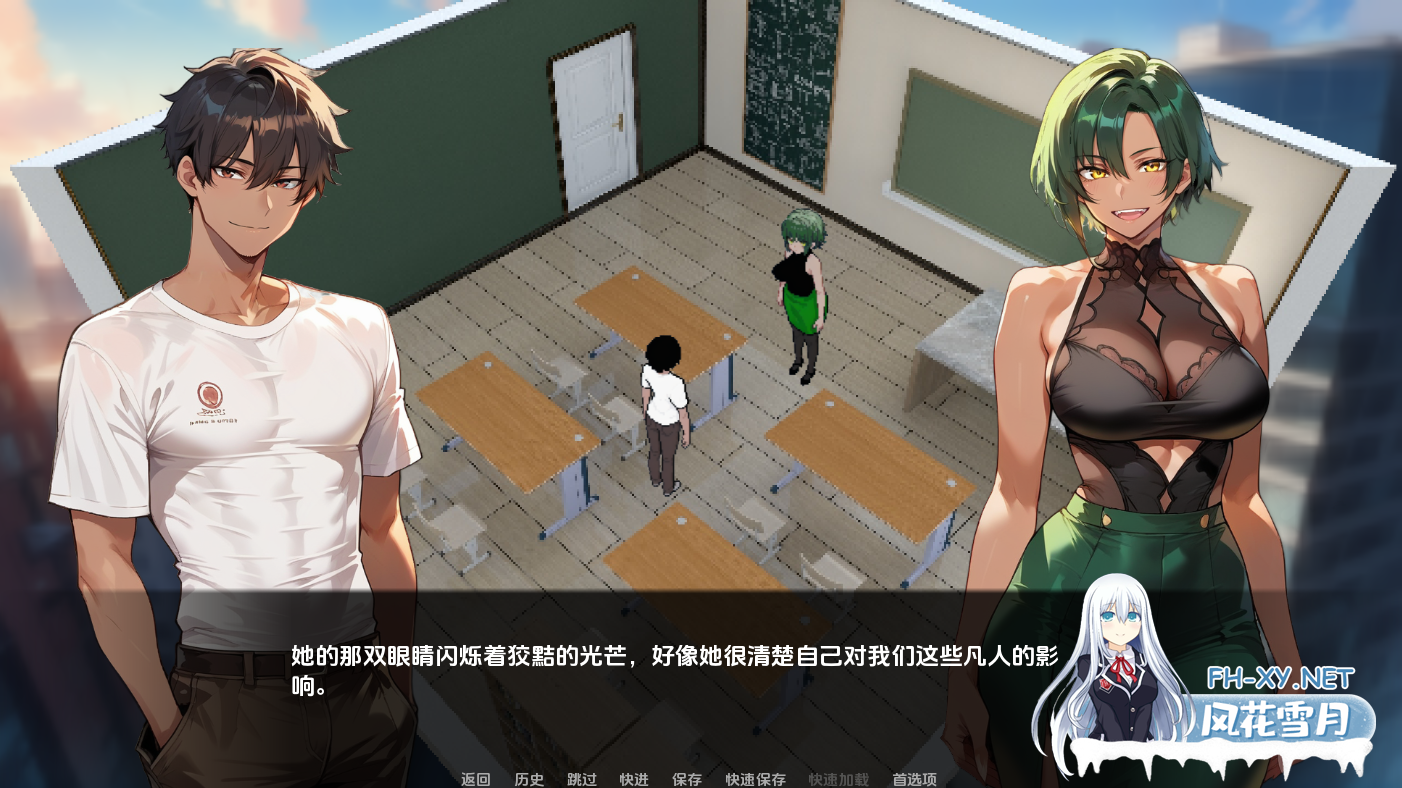This screenshot has height=788, width=1402.
Task: Open the 历史 dialogue history
Action: [527, 778]
